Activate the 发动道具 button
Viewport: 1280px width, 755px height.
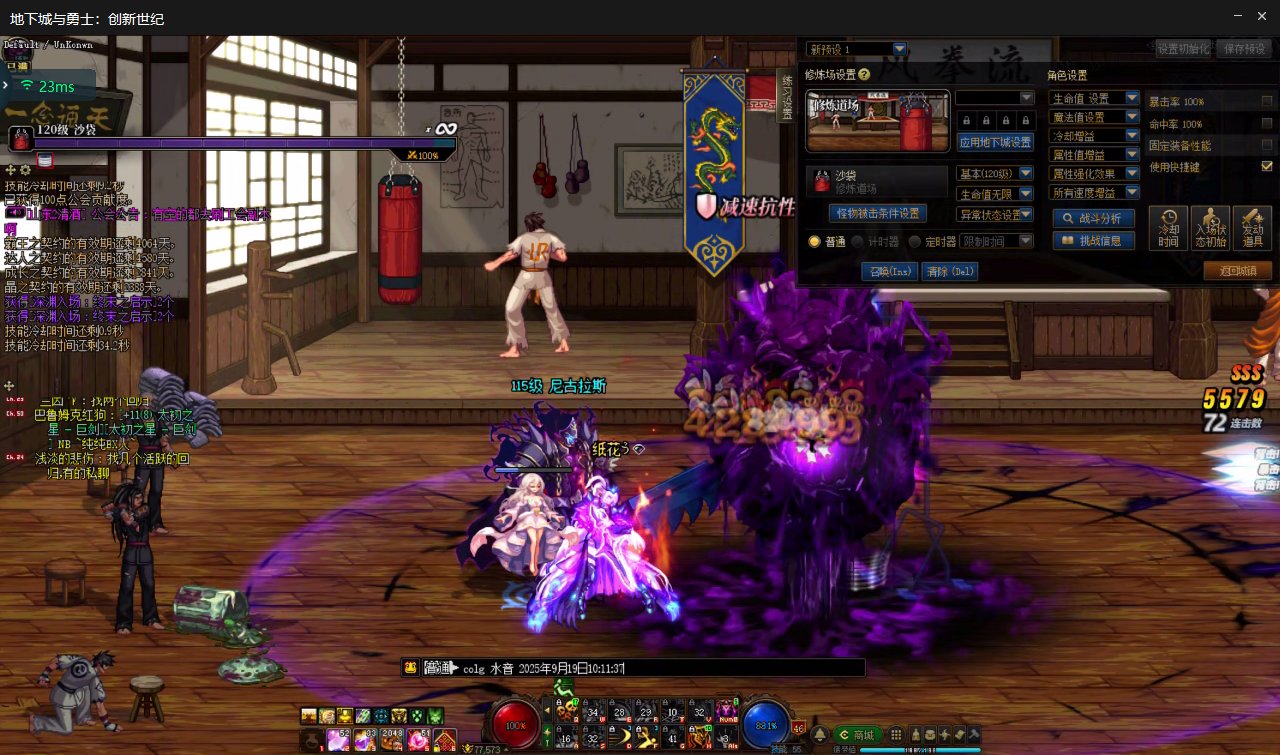pyautogui.click(x=1252, y=228)
